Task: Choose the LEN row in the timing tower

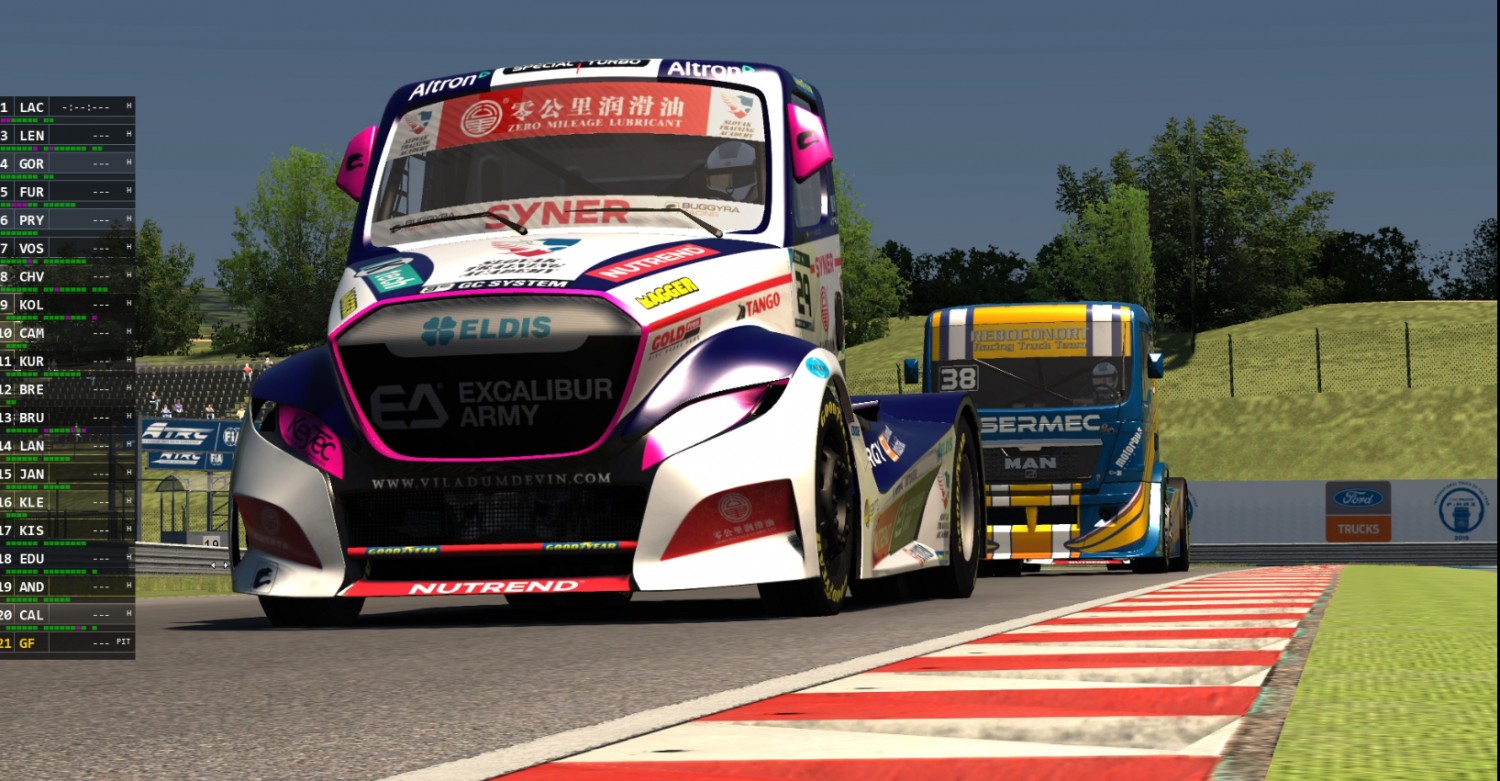Action: 66,135
